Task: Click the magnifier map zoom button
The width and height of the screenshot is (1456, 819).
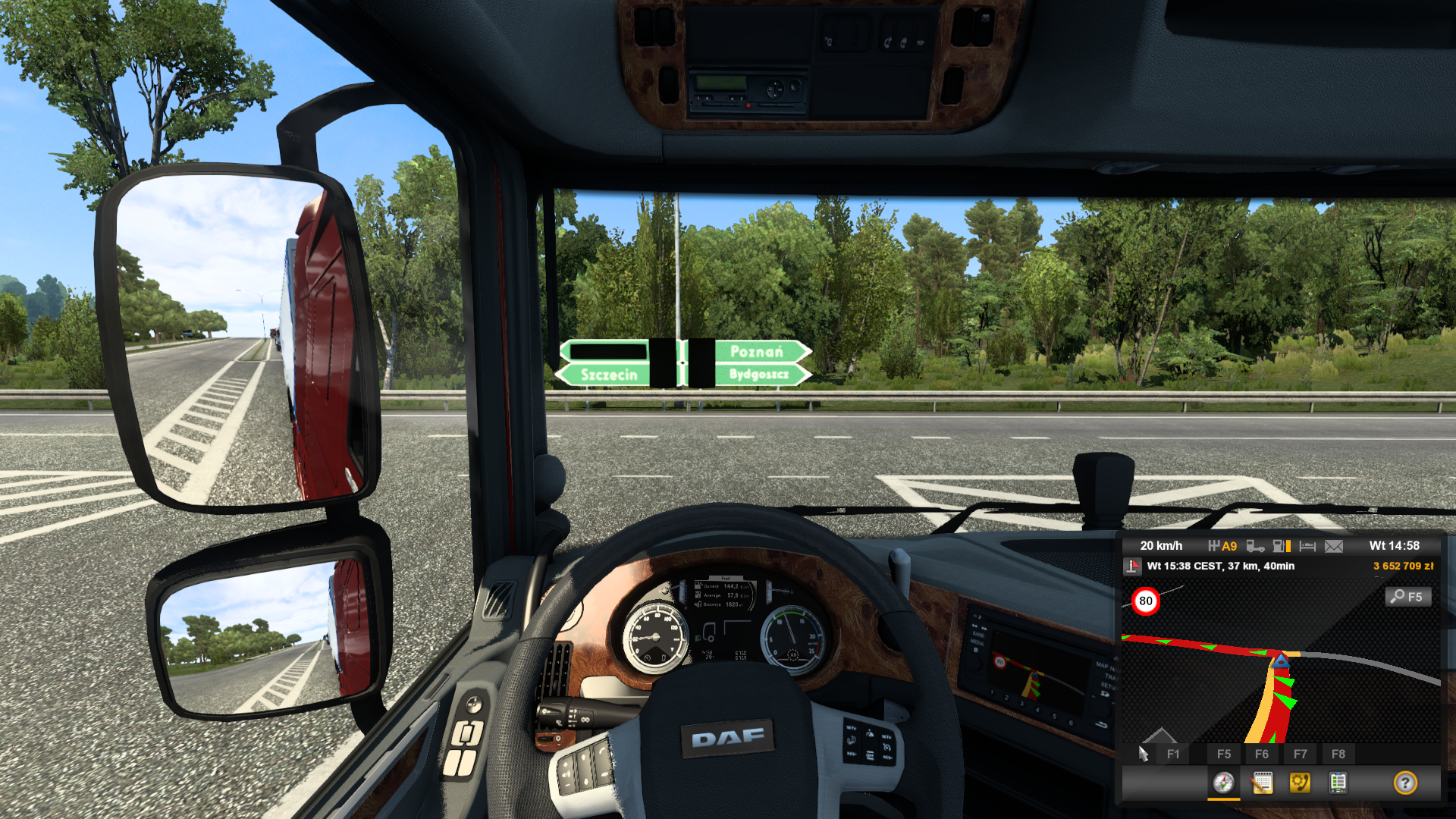Action: coord(1408,597)
